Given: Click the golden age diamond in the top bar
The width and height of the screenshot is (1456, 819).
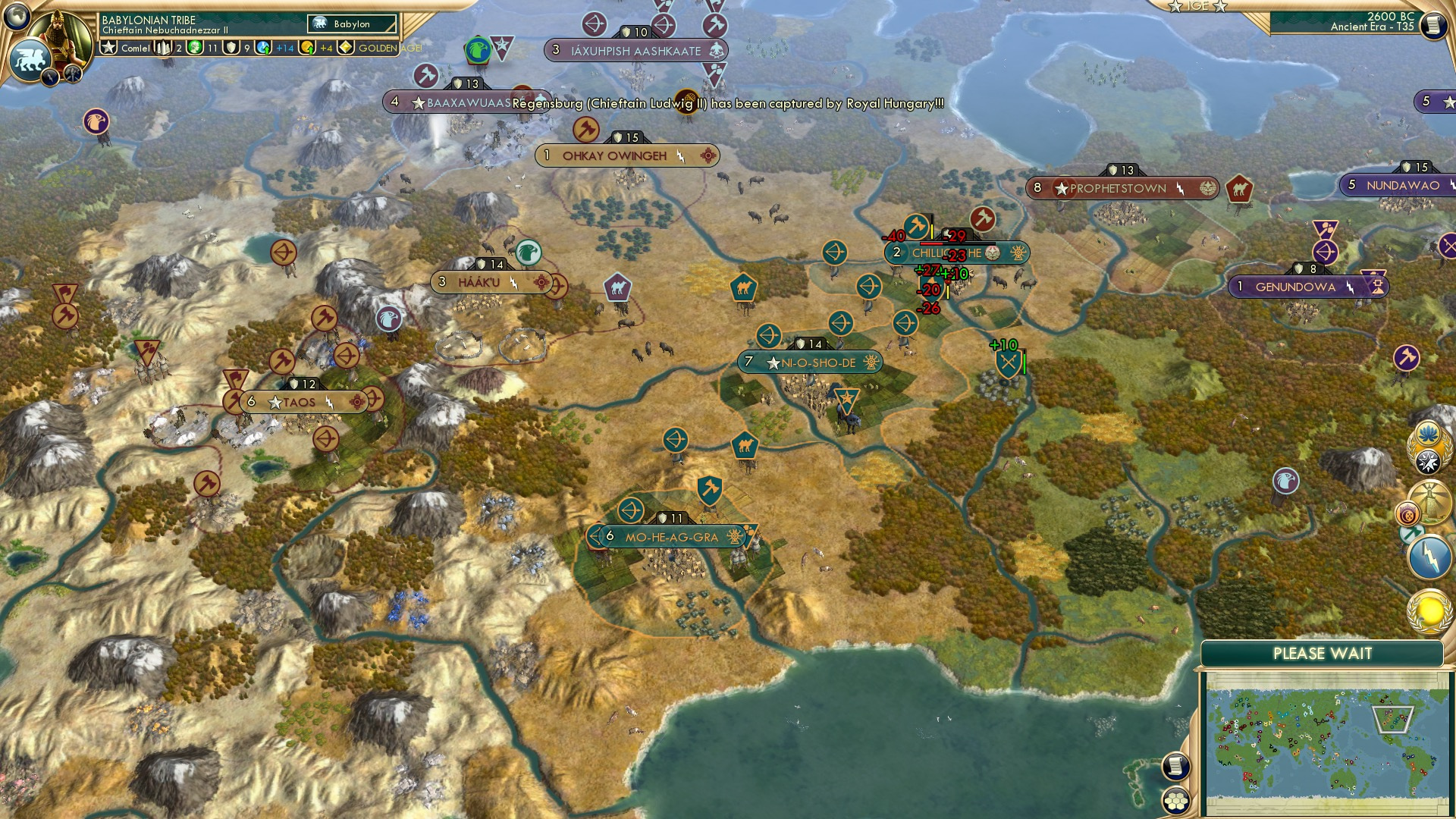Looking at the screenshot, I should pos(345,47).
